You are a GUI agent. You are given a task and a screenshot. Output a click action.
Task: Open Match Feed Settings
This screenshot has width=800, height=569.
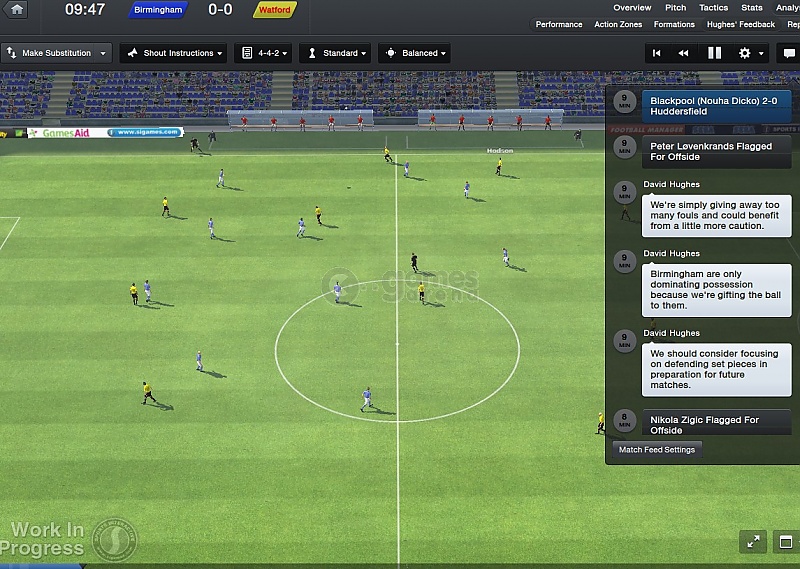[656, 450]
